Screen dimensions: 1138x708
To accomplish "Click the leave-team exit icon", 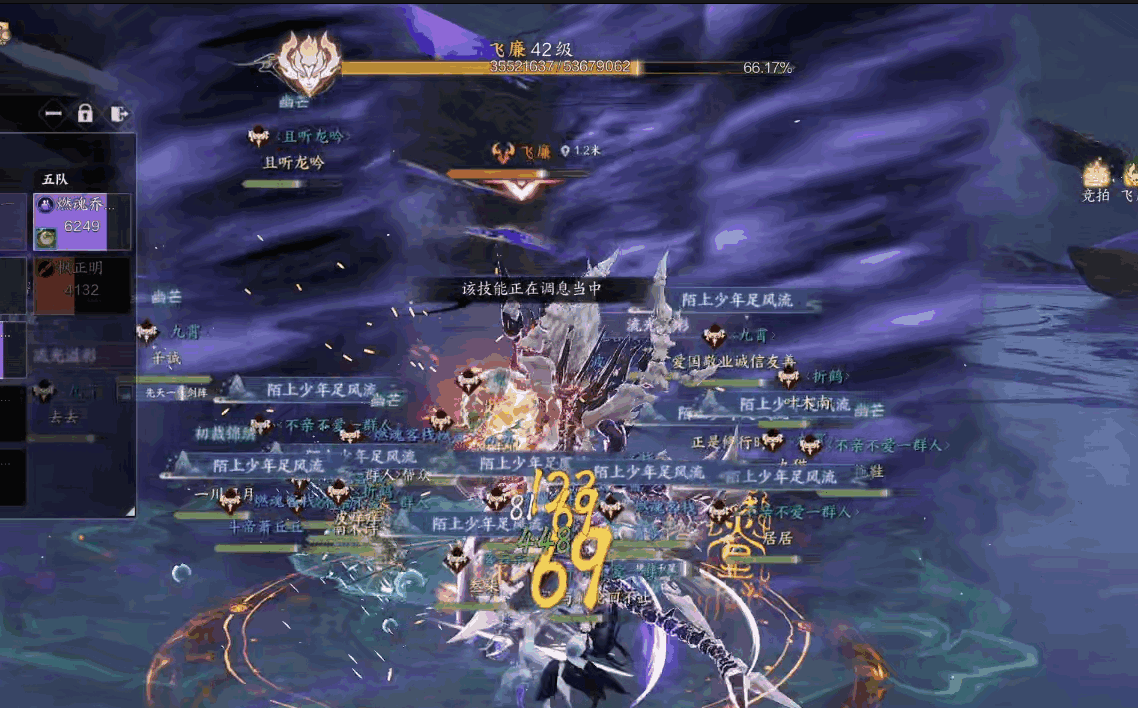I will point(118,114).
